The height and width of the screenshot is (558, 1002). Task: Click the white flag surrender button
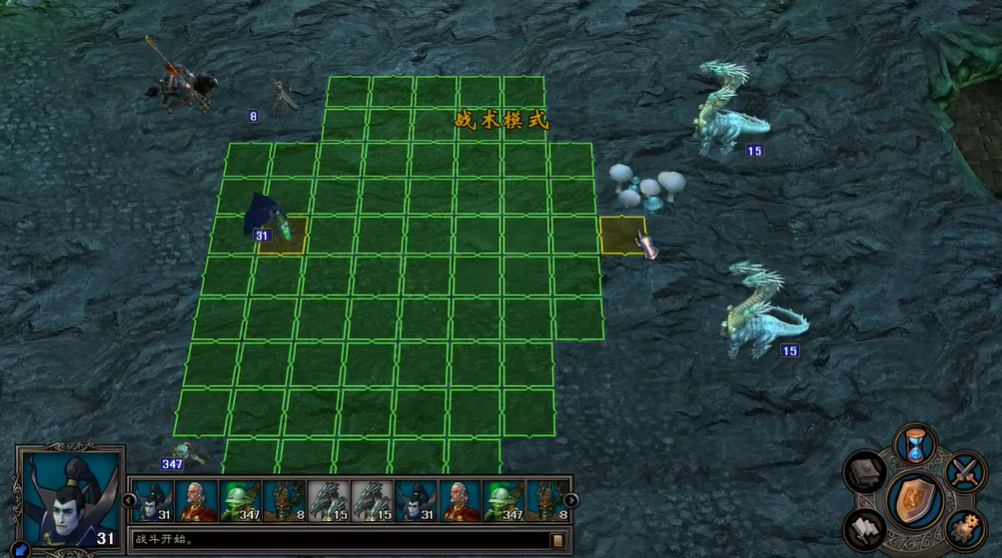click(x=865, y=527)
